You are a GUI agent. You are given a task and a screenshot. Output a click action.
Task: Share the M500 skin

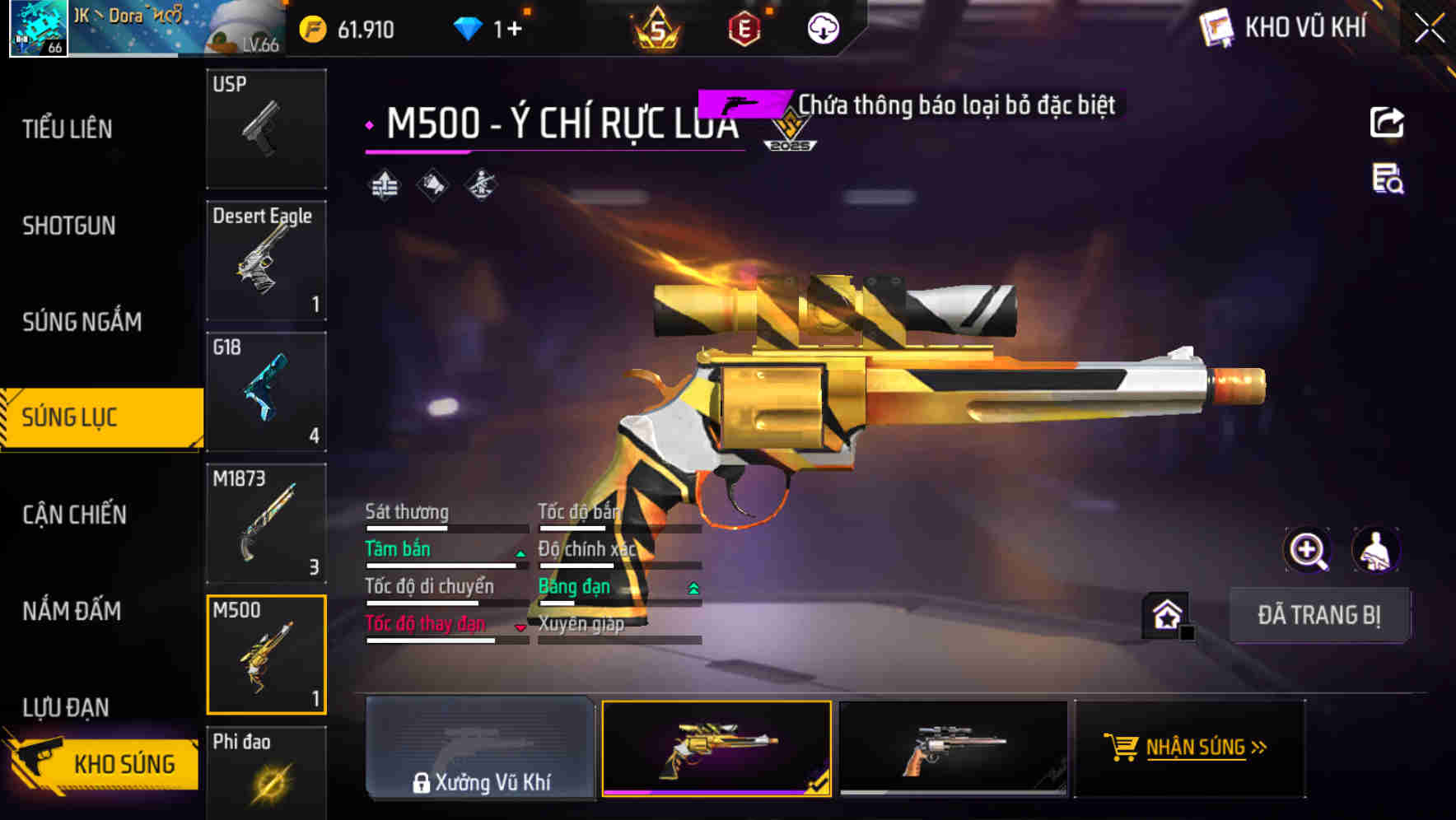pos(1388,122)
